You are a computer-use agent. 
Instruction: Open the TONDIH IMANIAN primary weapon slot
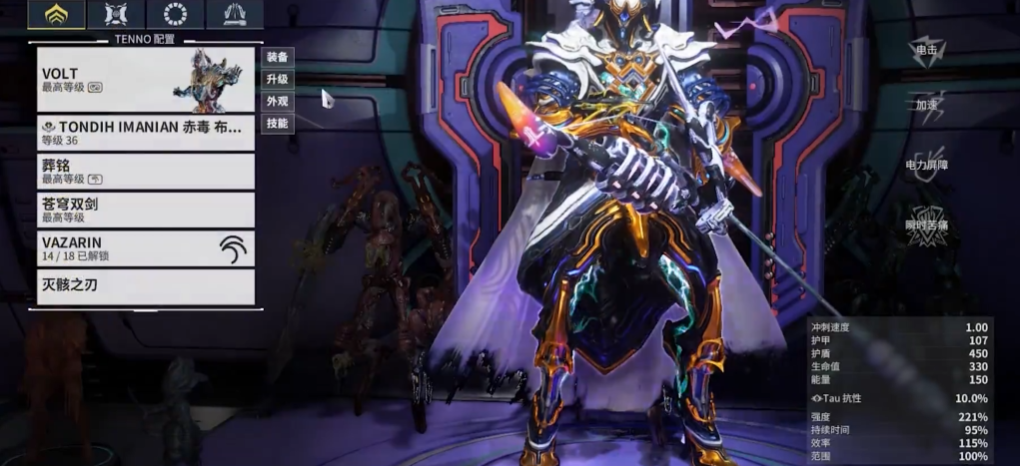pyautogui.click(x=146, y=132)
